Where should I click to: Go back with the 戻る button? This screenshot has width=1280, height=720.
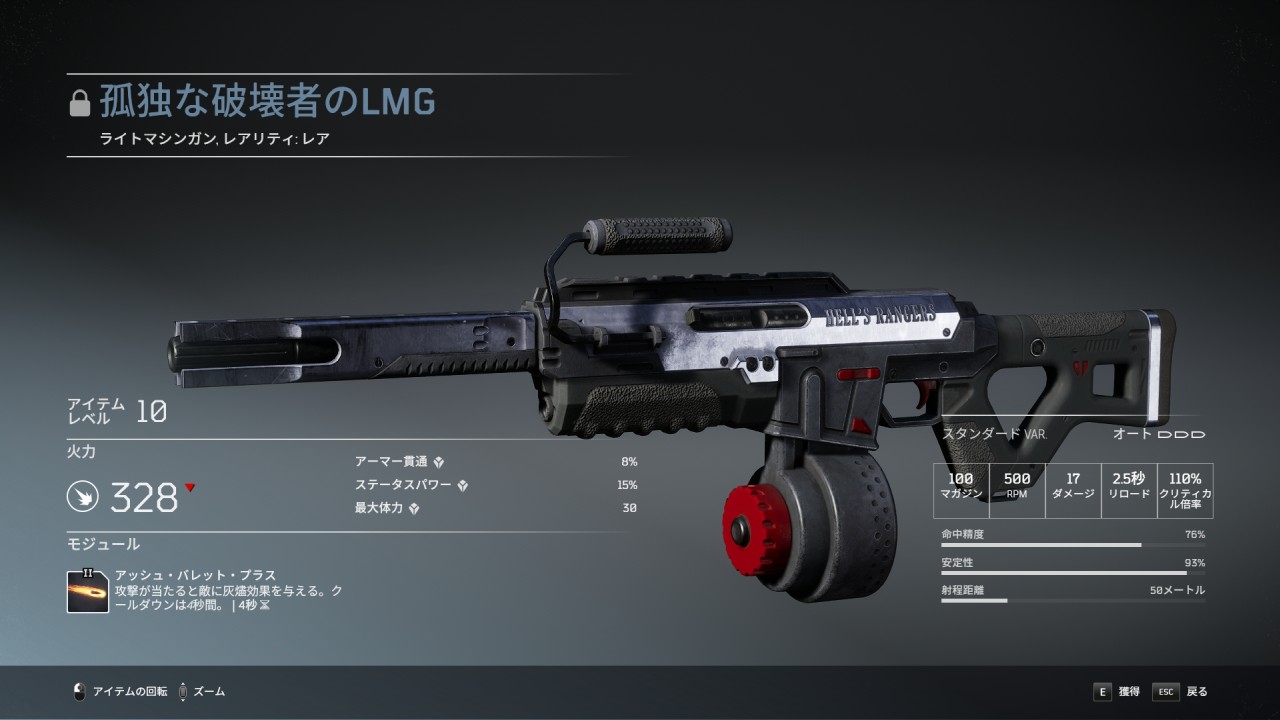tap(1181, 691)
